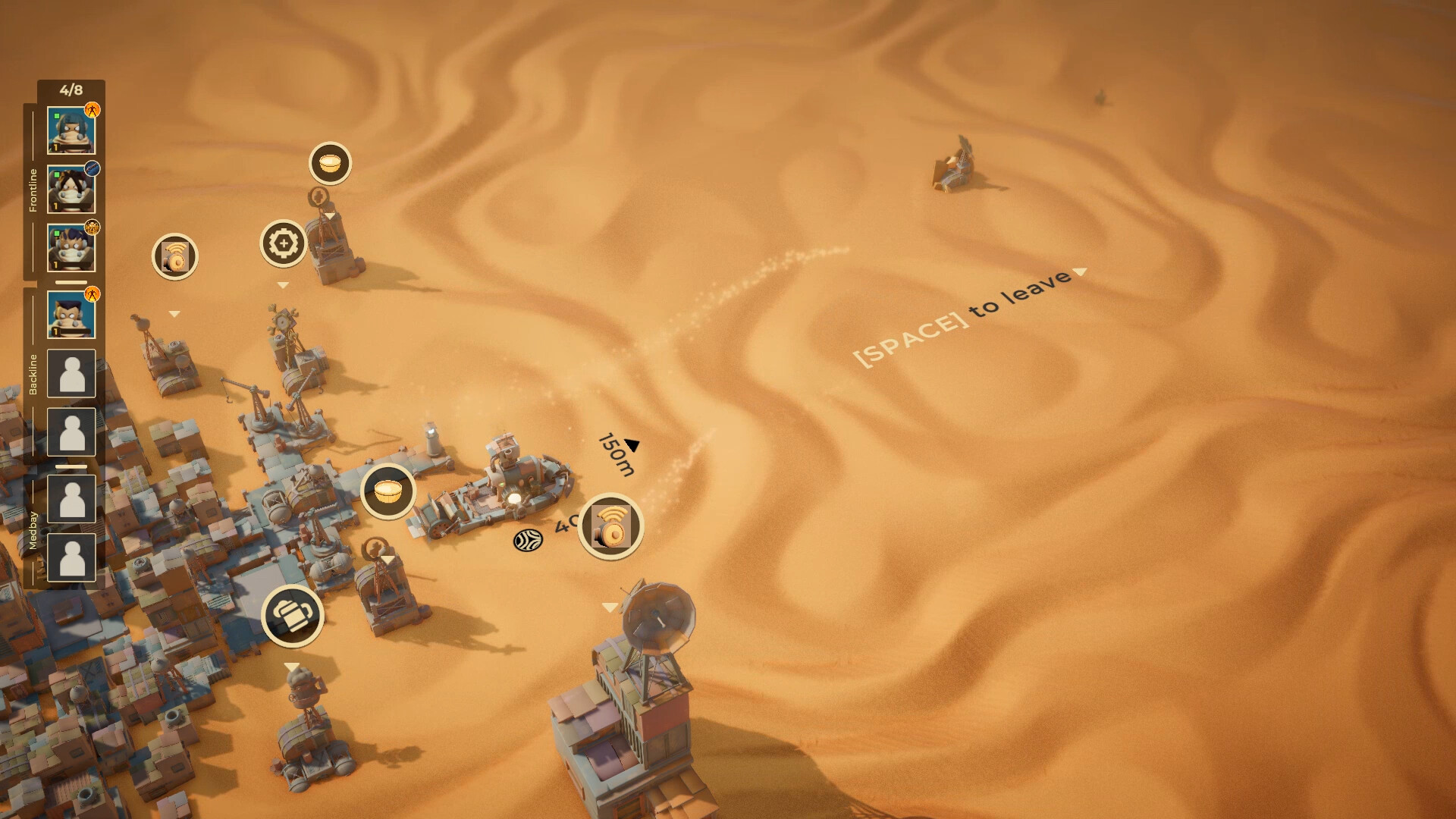
Task: Select the highlighted speaker signal icon by the vehicle
Action: point(611,527)
